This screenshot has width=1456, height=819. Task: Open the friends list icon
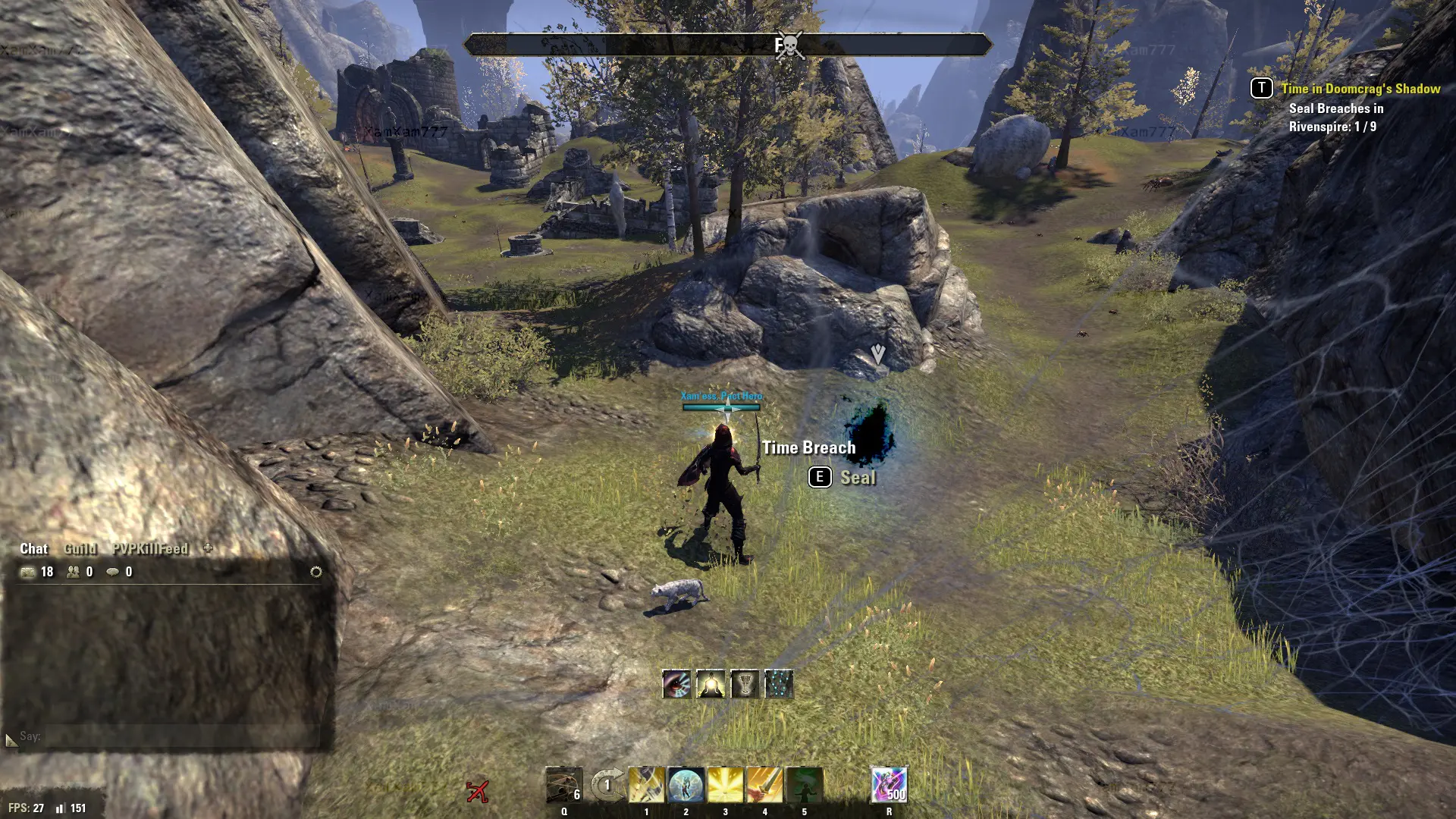[x=74, y=572]
